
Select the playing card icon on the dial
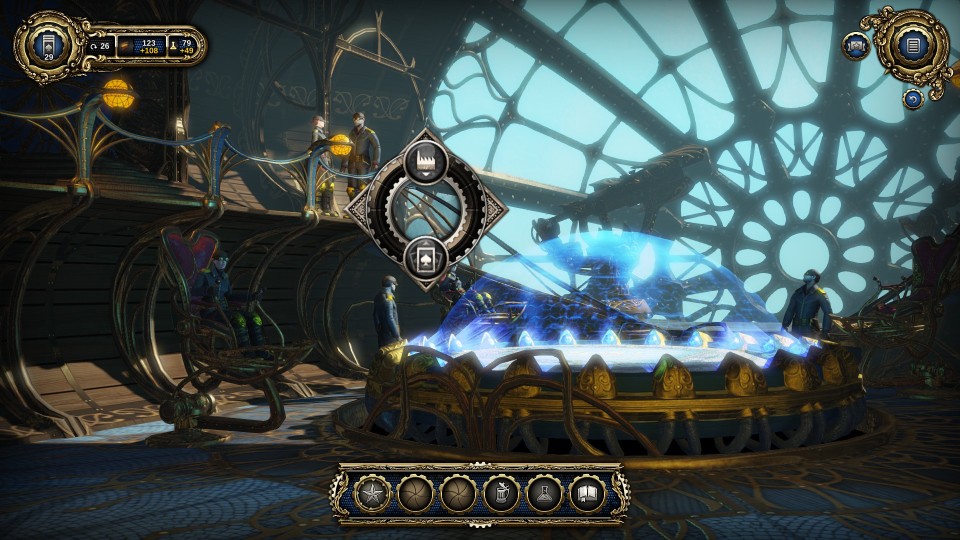click(426, 254)
